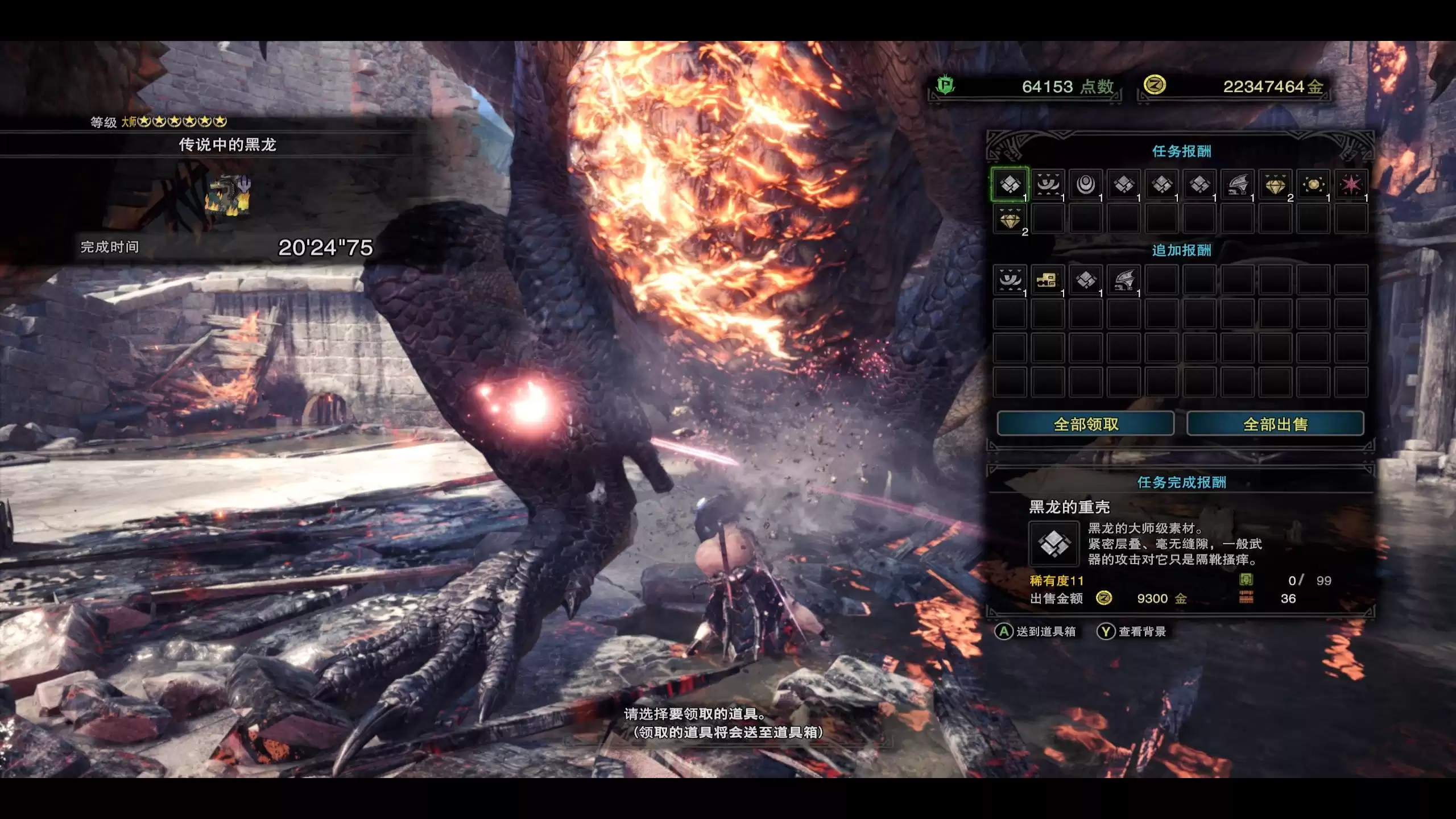Choose the carapace item under 追加报酬
Image resolution: width=1456 pixels, height=819 pixels.
[x=1086, y=280]
